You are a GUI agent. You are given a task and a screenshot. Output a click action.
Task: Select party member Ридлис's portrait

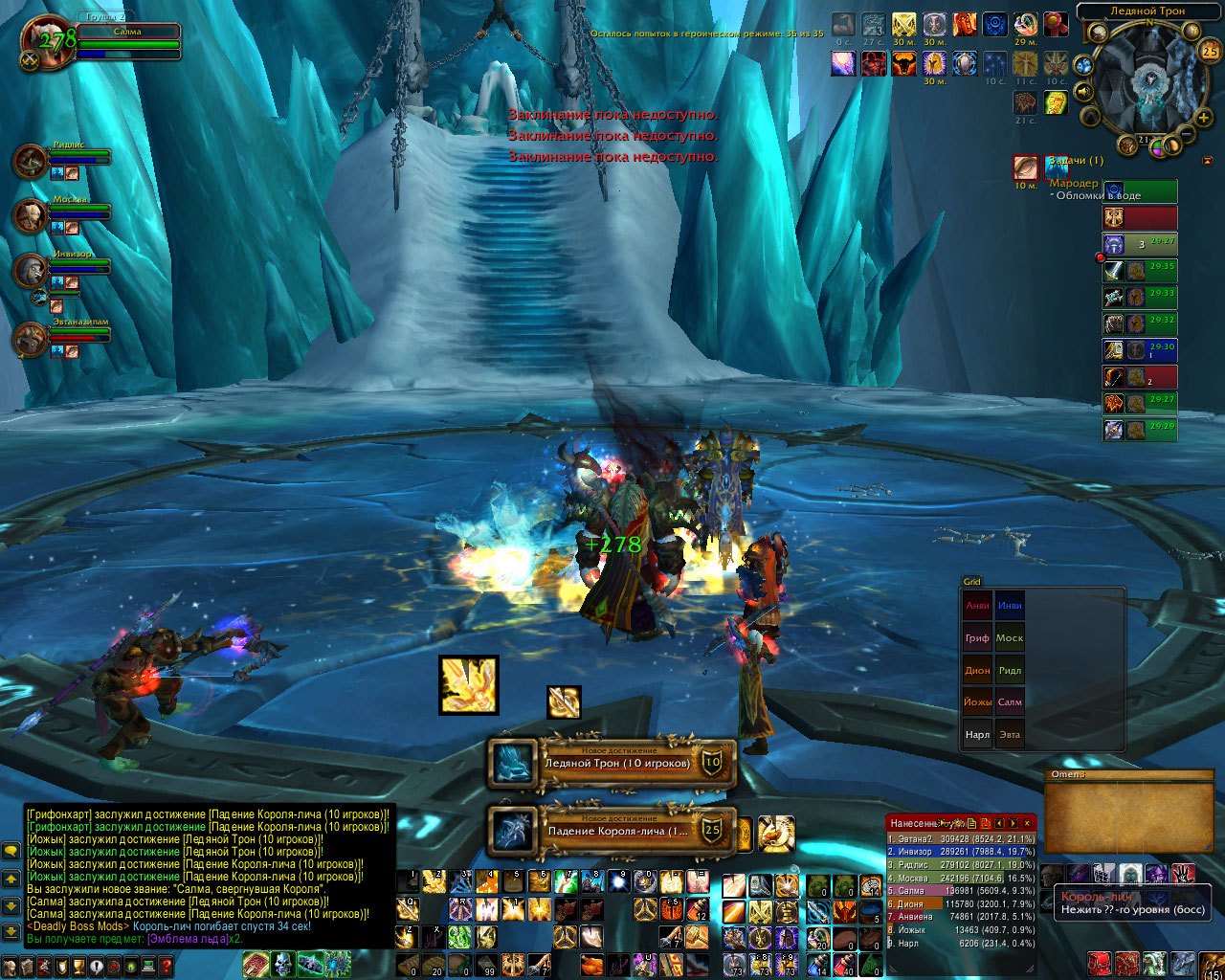pyautogui.click(x=31, y=161)
